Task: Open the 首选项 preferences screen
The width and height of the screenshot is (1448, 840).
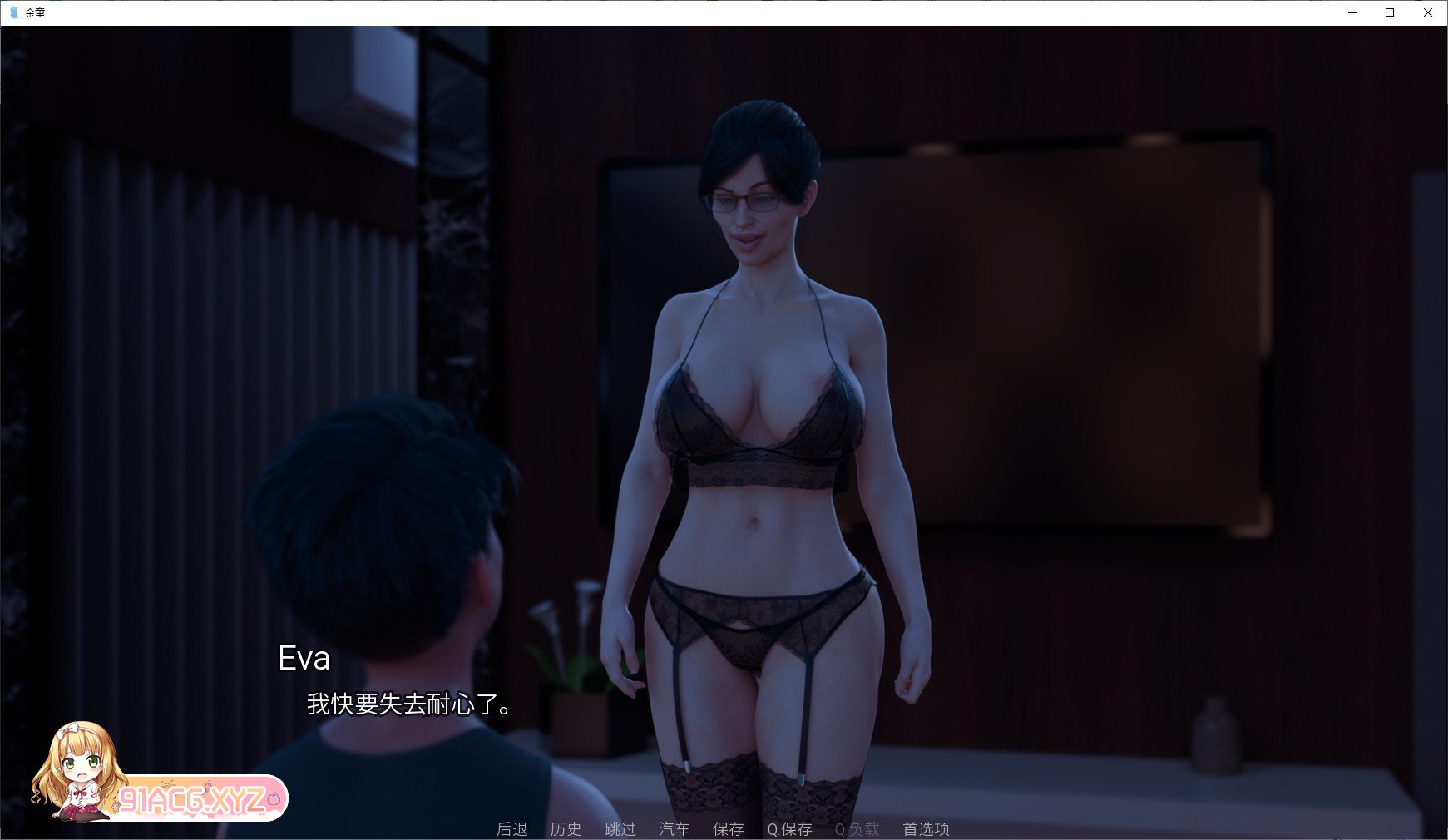Action: (926, 829)
